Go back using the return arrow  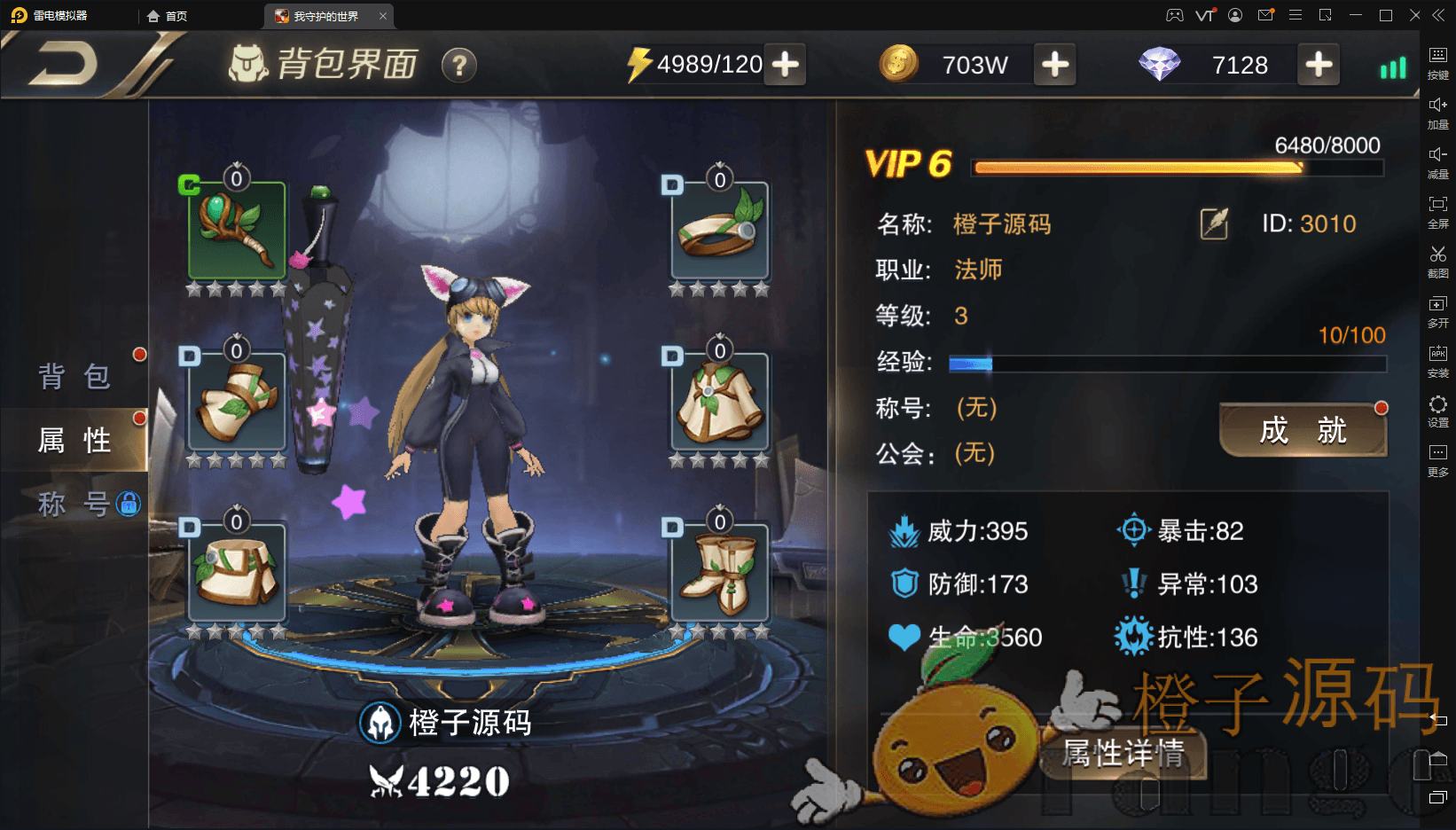(64, 66)
